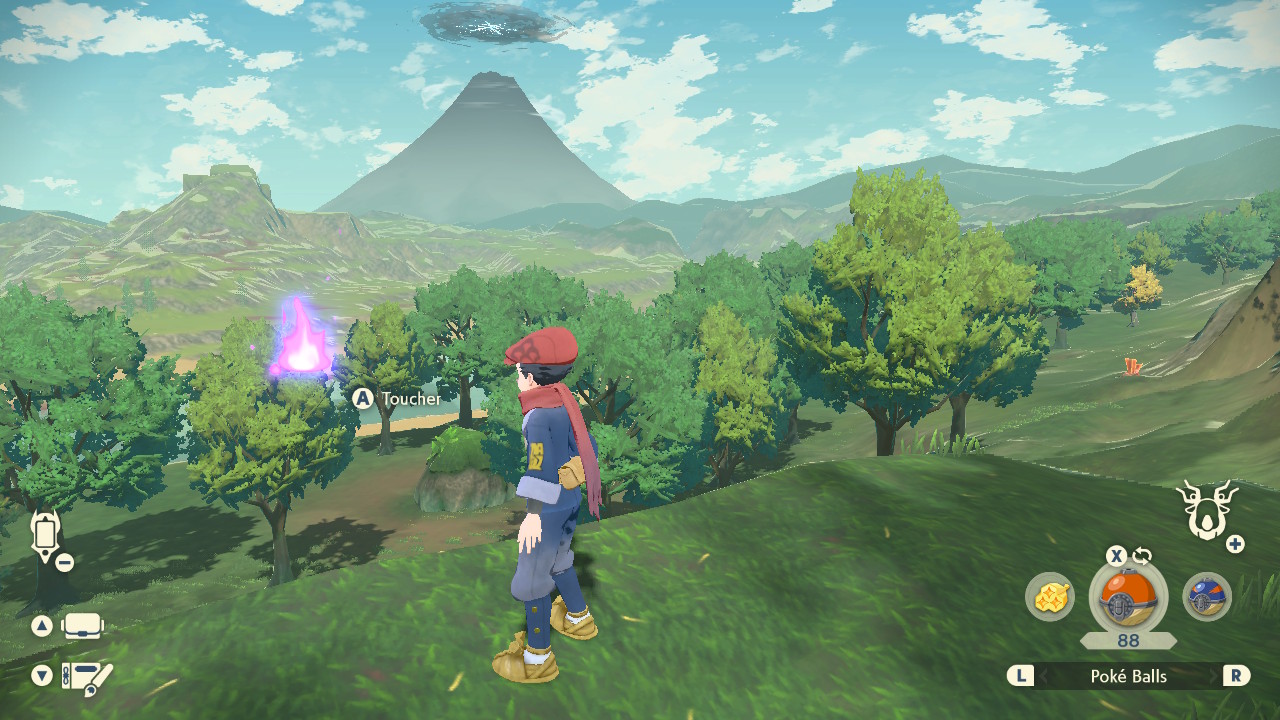
Task: Click the Poké Balls category label
Action: (1128, 676)
